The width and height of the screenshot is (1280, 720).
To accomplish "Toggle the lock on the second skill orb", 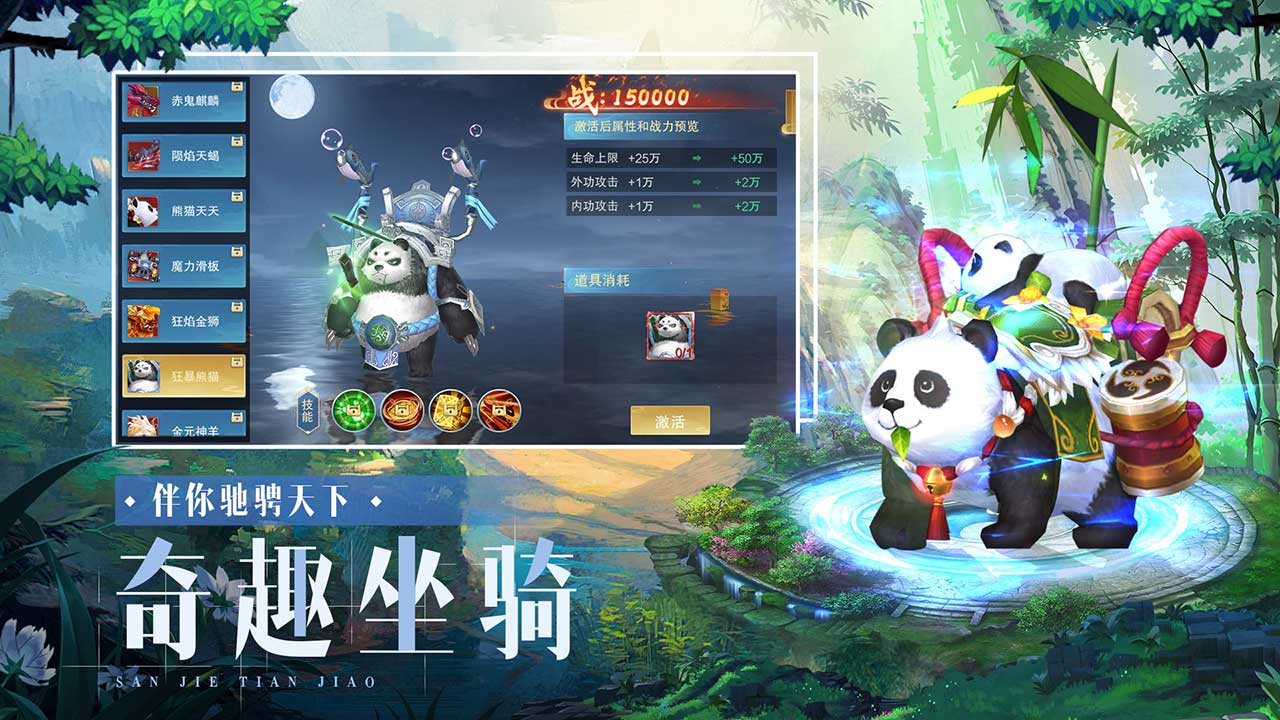I will click(x=401, y=412).
